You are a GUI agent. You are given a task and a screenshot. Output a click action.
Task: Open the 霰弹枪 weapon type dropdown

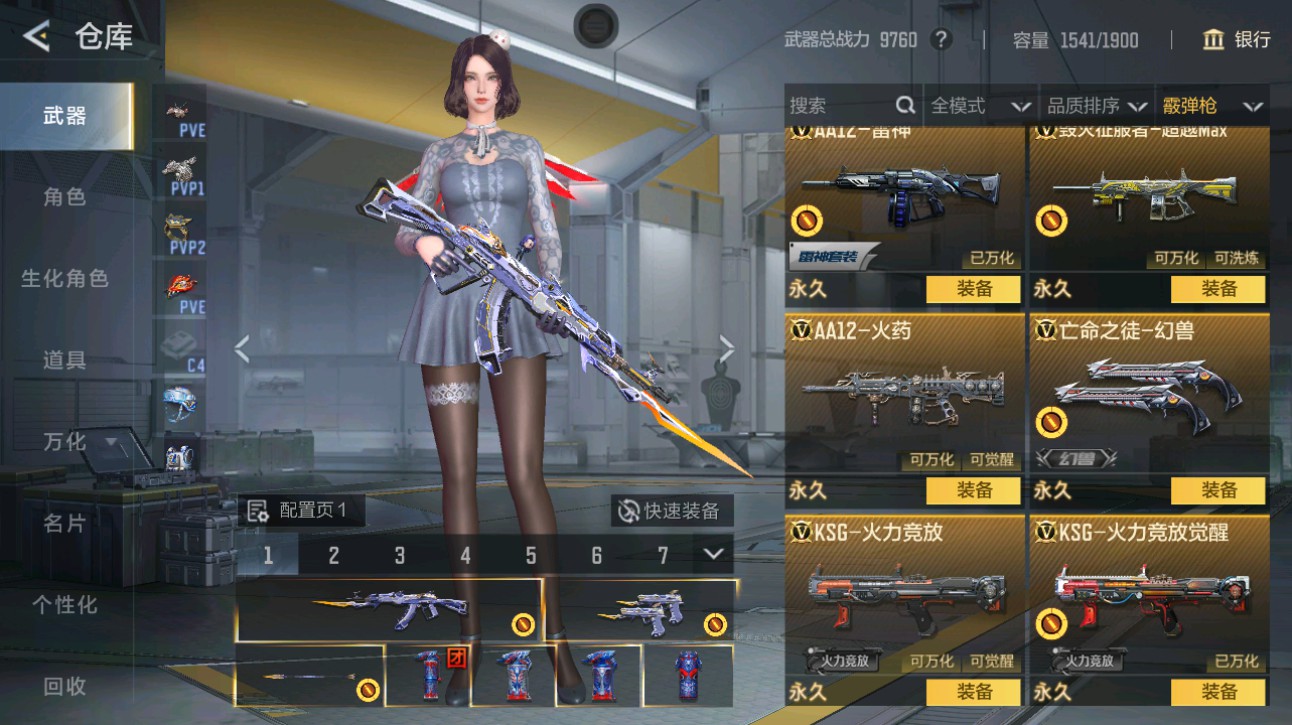pyautogui.click(x=1212, y=106)
